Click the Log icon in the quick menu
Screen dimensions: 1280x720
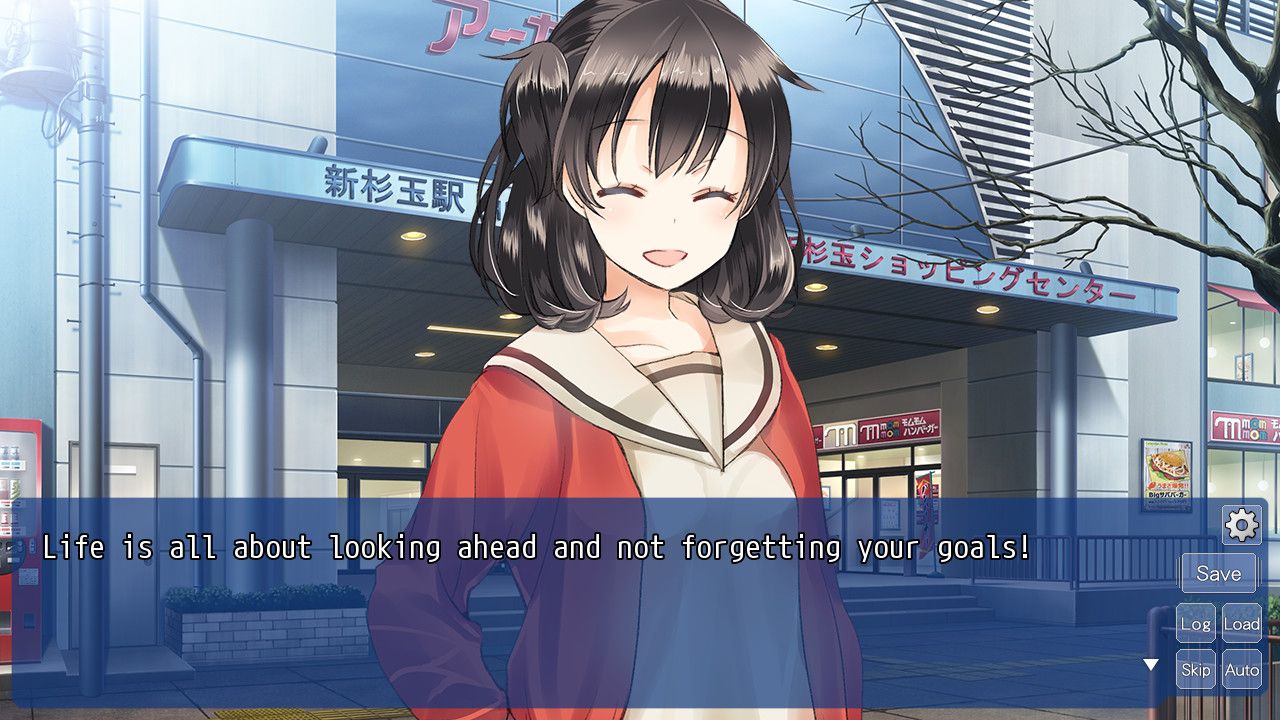tap(1196, 622)
